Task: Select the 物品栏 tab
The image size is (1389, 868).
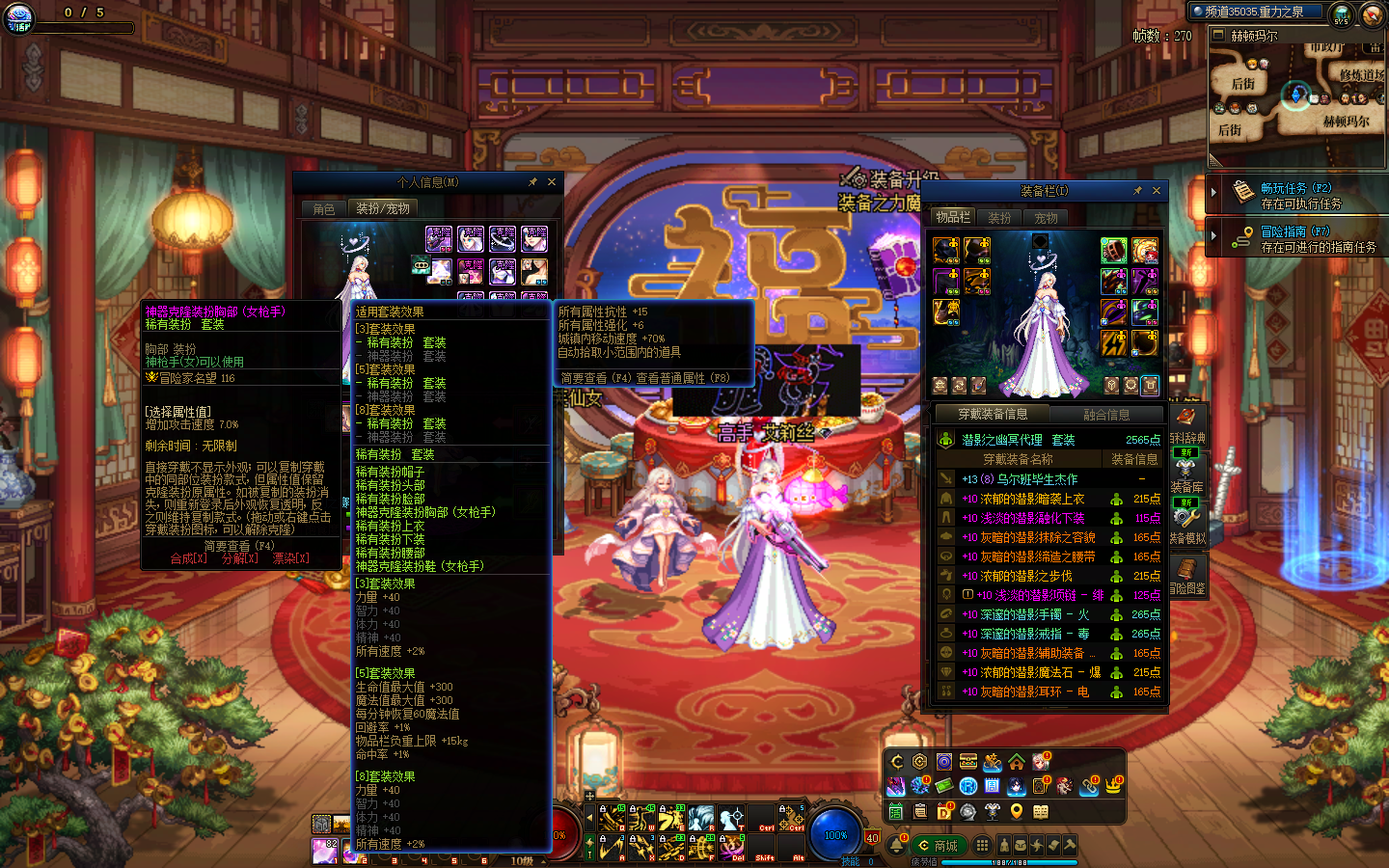Action: point(953,217)
